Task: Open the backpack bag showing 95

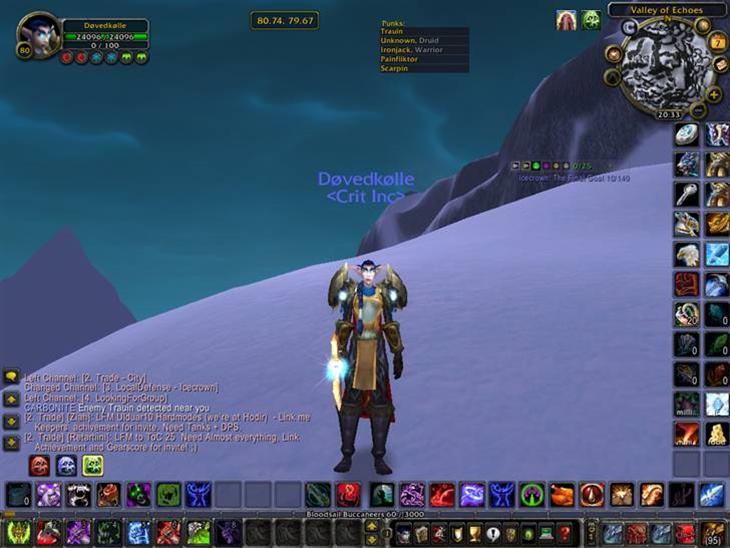Action: click(x=713, y=532)
